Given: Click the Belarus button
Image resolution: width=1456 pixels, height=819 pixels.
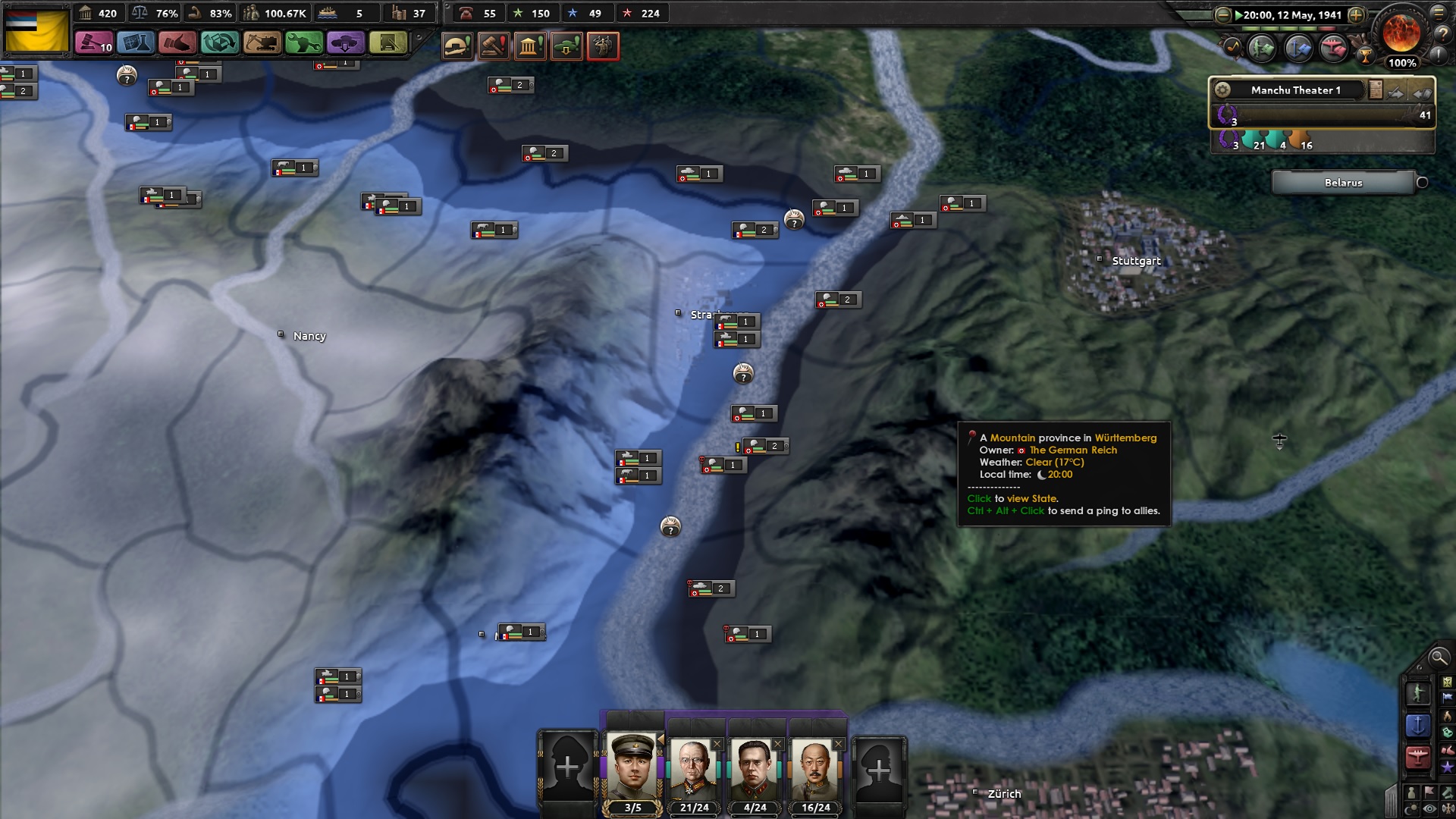Looking at the screenshot, I should 1345,183.
